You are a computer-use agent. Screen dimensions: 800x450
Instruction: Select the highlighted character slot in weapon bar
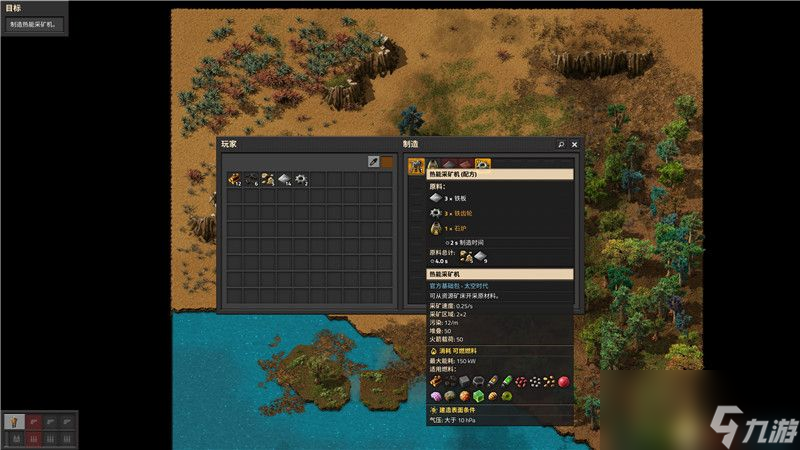(x=14, y=421)
